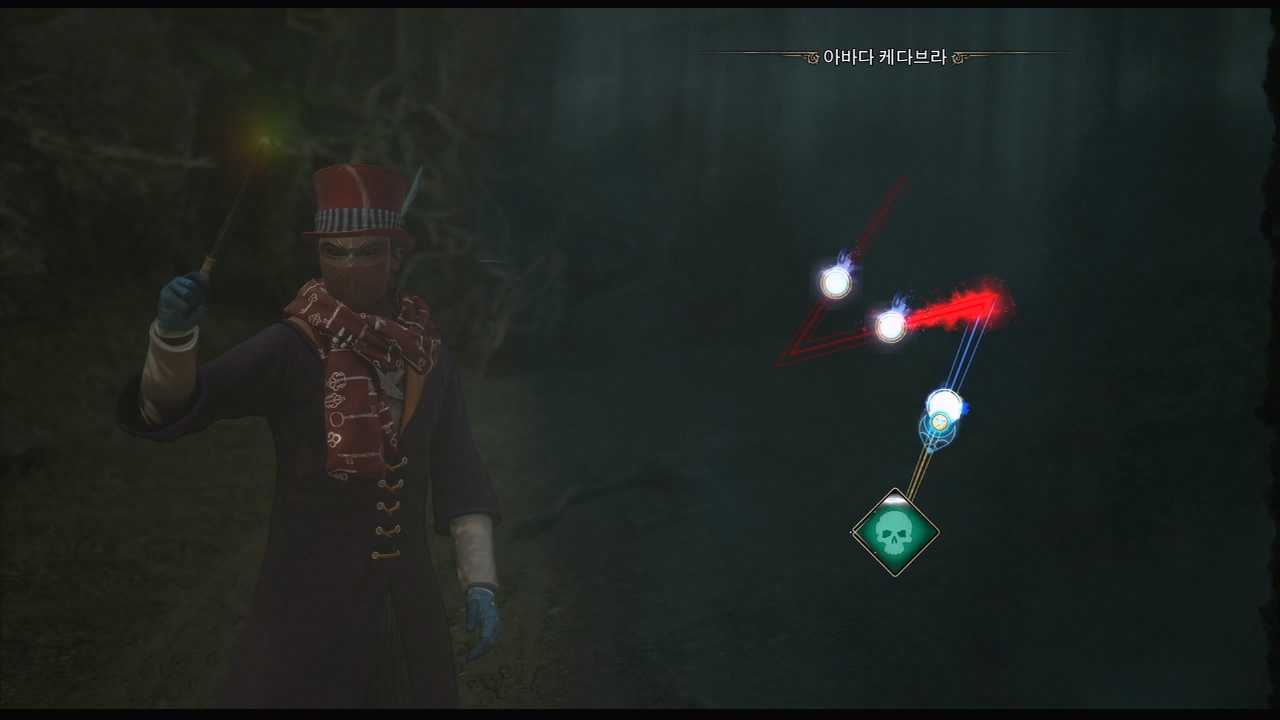Click the green skull Avada Kedavra icon
The image size is (1280, 720).
click(x=895, y=533)
